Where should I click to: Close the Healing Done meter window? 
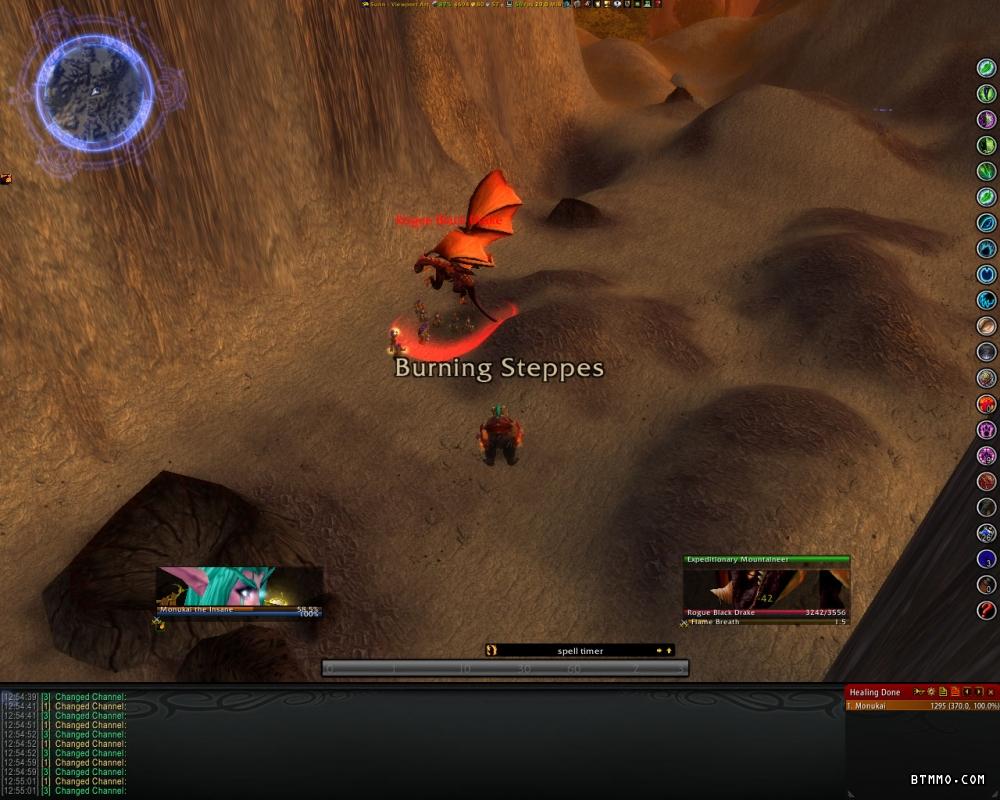[x=991, y=692]
